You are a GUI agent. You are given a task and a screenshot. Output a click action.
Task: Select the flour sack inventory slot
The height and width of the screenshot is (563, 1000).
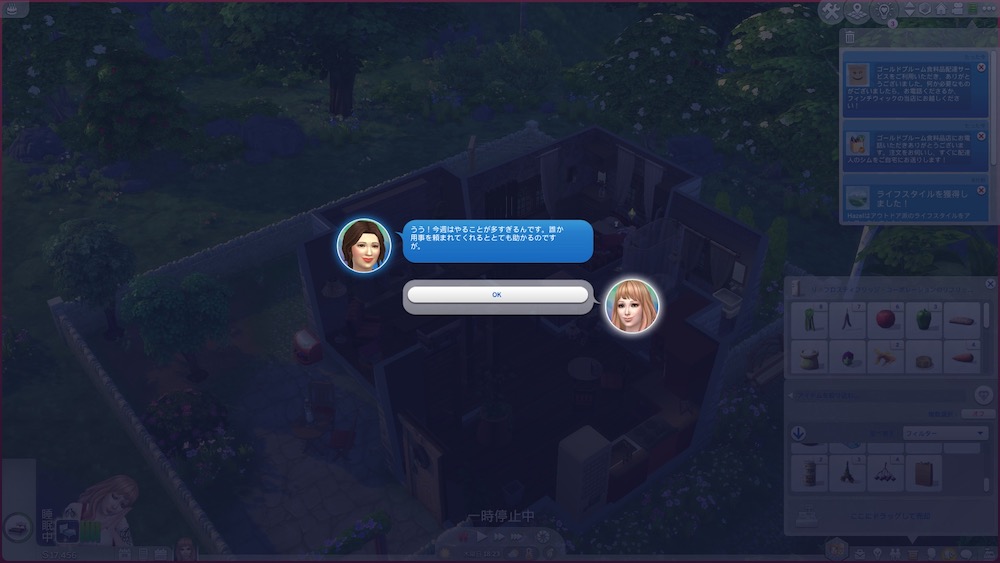pyautogui.click(x=809, y=357)
